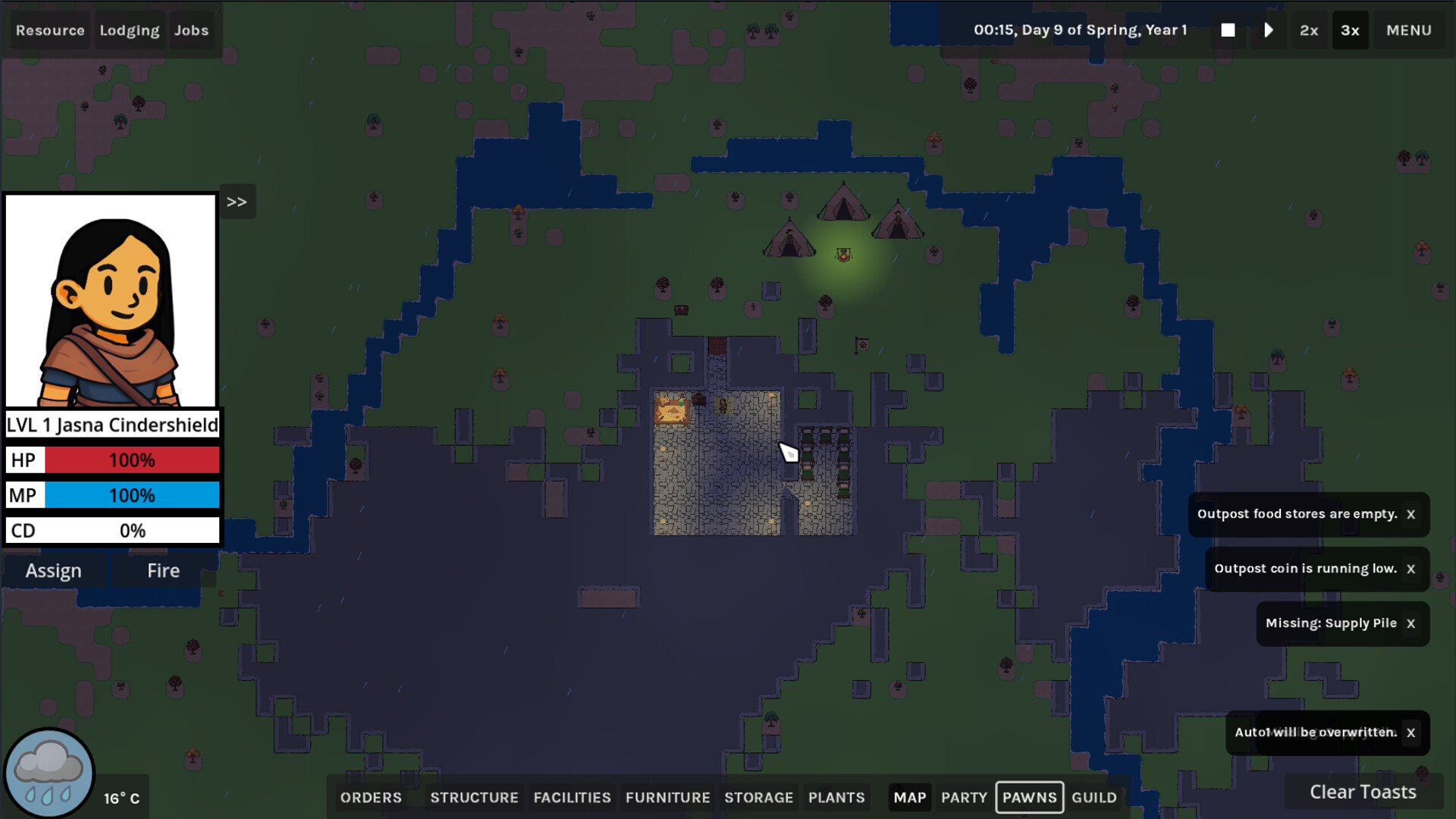This screenshot has height=819, width=1456.
Task: Click Clear Toasts
Action: tap(1363, 792)
